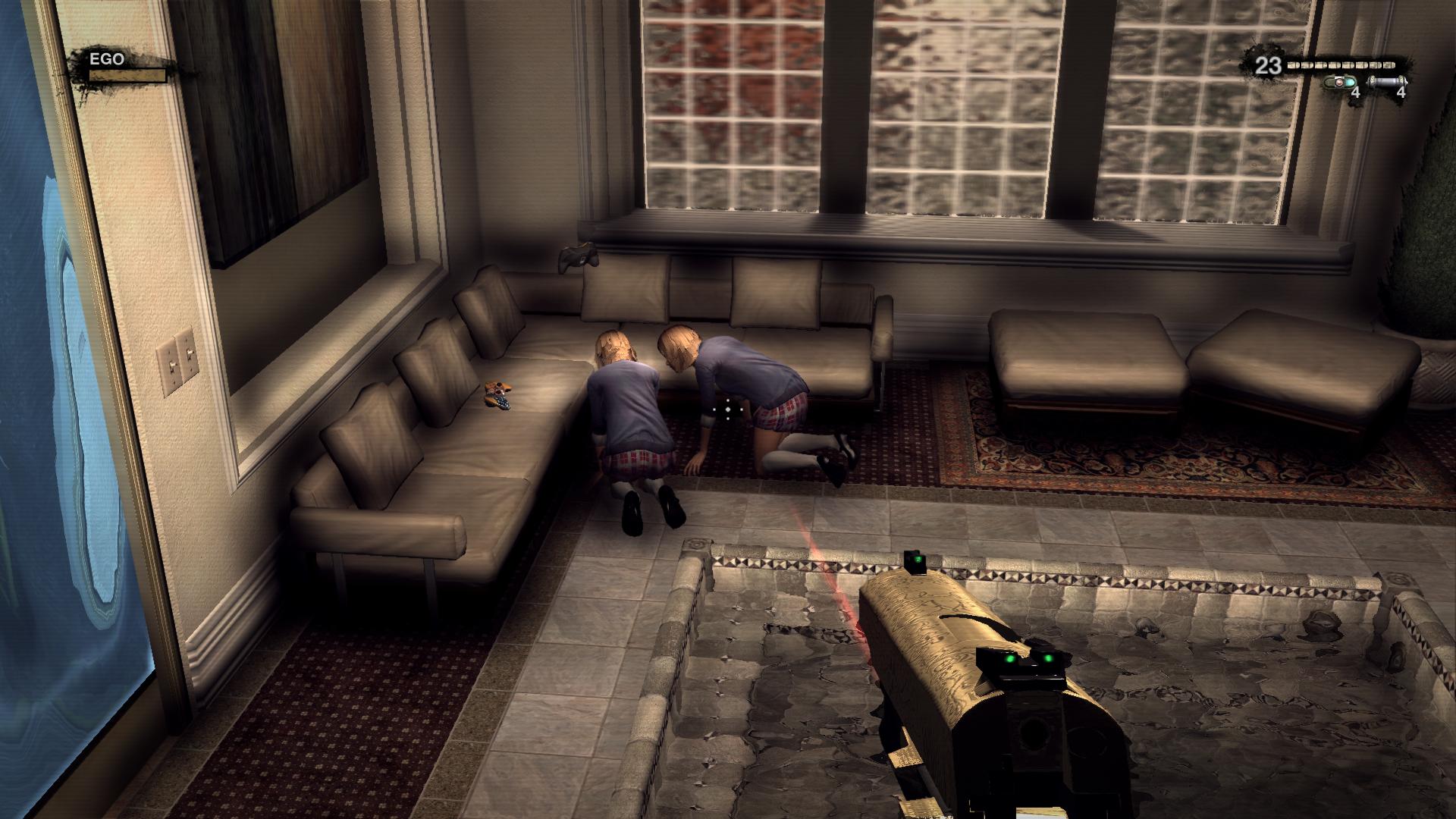Select the pipe bomb item icon
Image resolution: width=1456 pixels, height=819 pixels.
coord(1386,83)
